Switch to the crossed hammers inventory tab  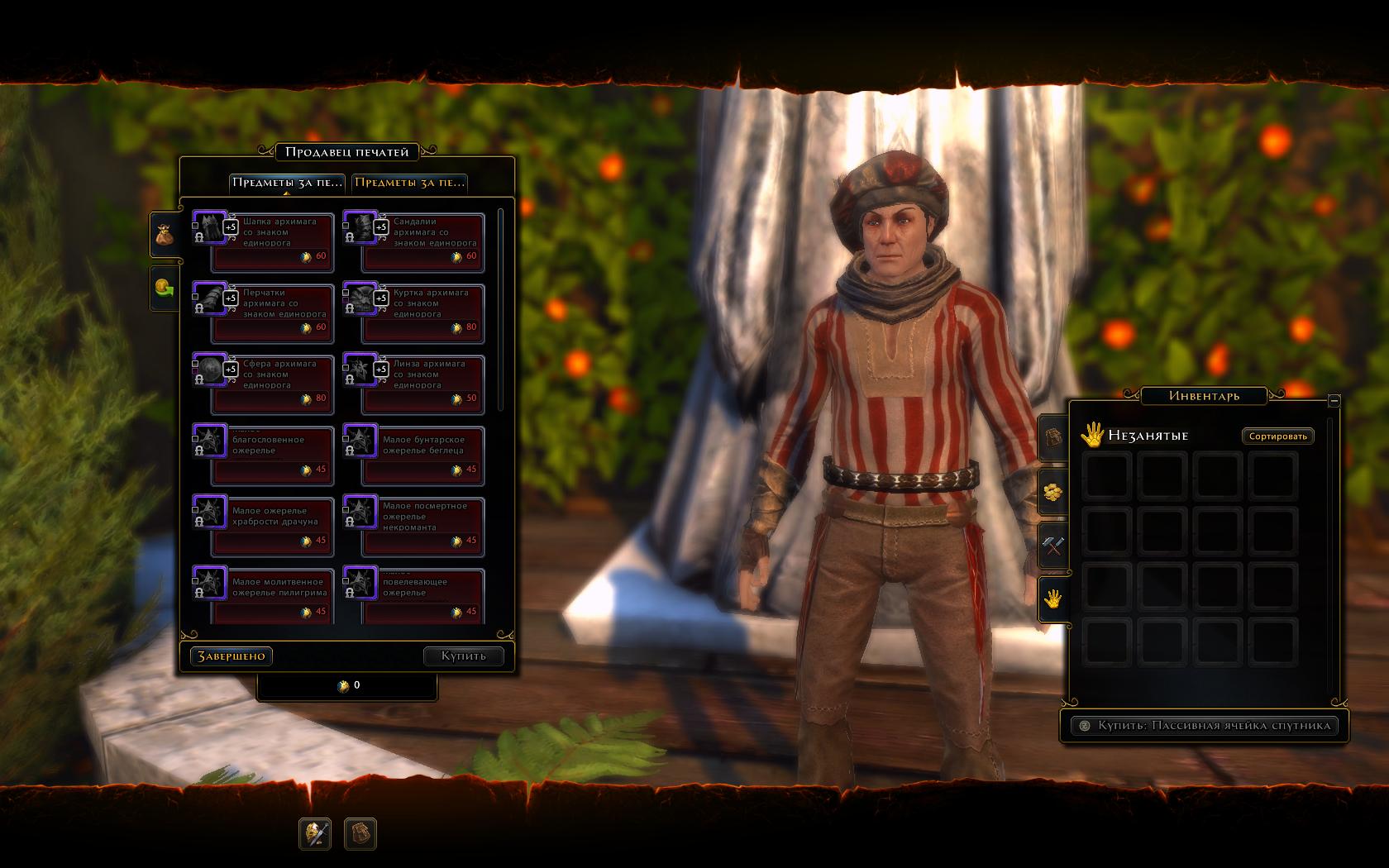(1052, 545)
